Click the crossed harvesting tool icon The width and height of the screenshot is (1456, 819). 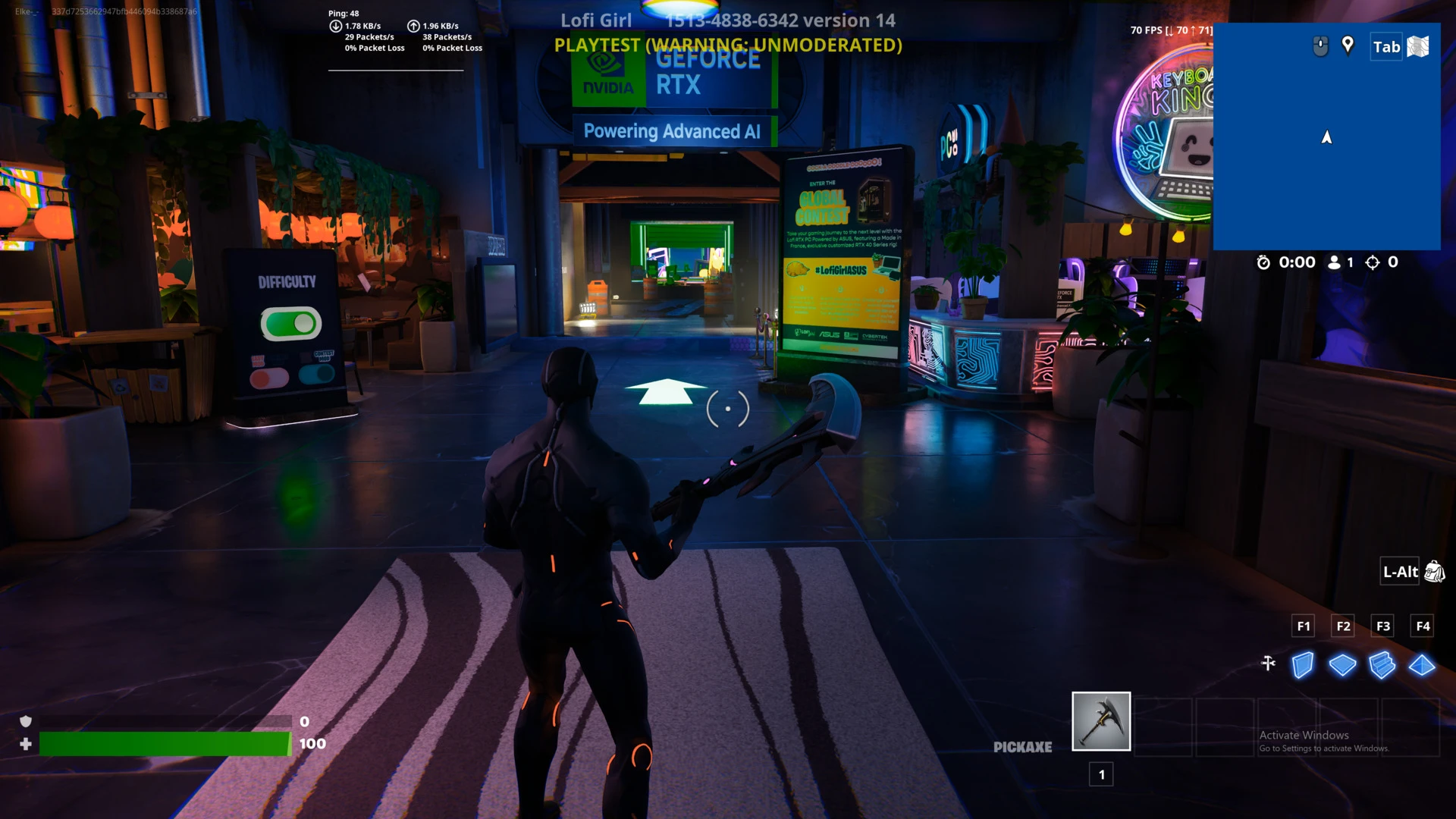click(1269, 664)
